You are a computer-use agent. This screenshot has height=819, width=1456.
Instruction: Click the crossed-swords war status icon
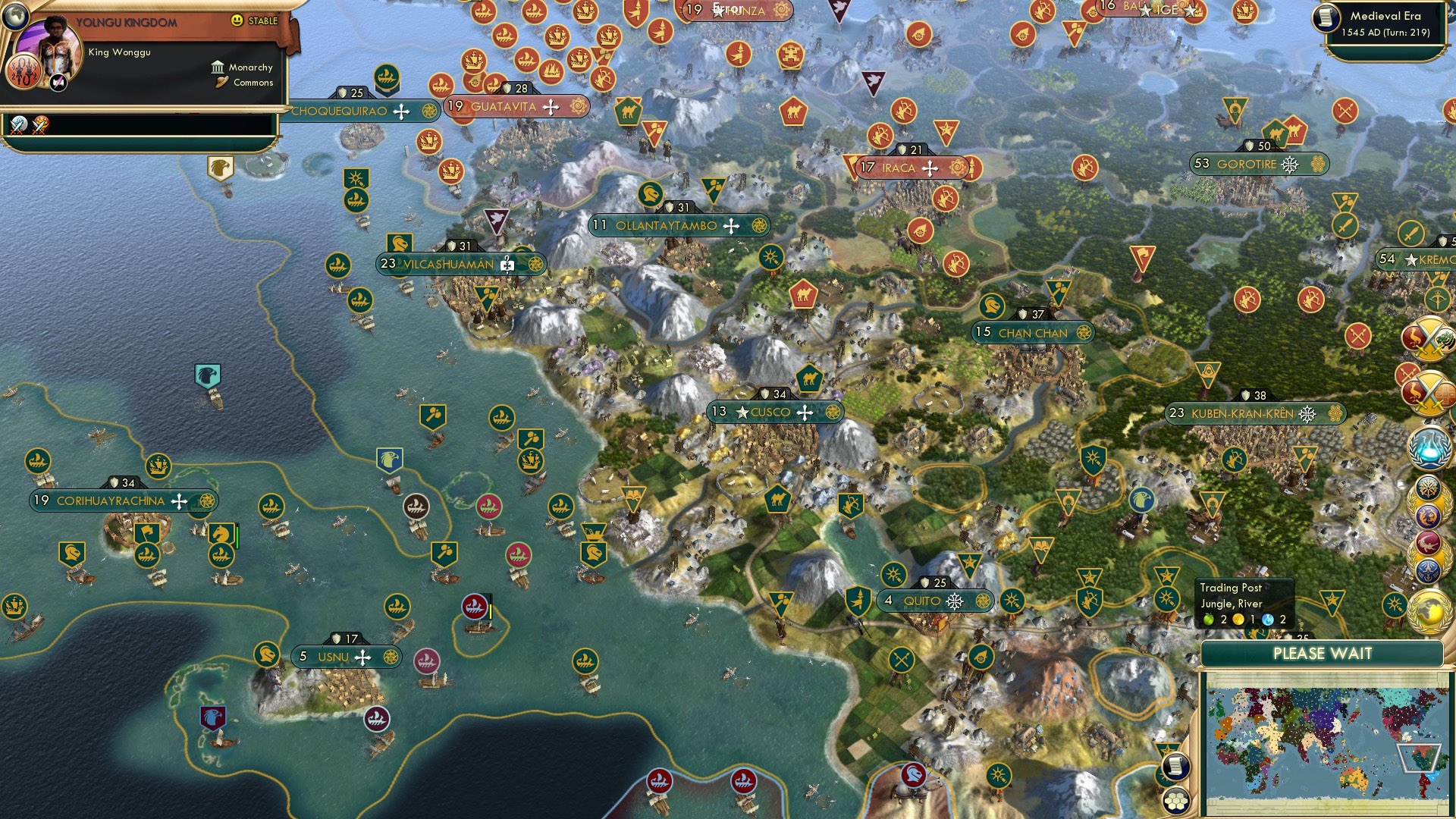pos(1429,339)
